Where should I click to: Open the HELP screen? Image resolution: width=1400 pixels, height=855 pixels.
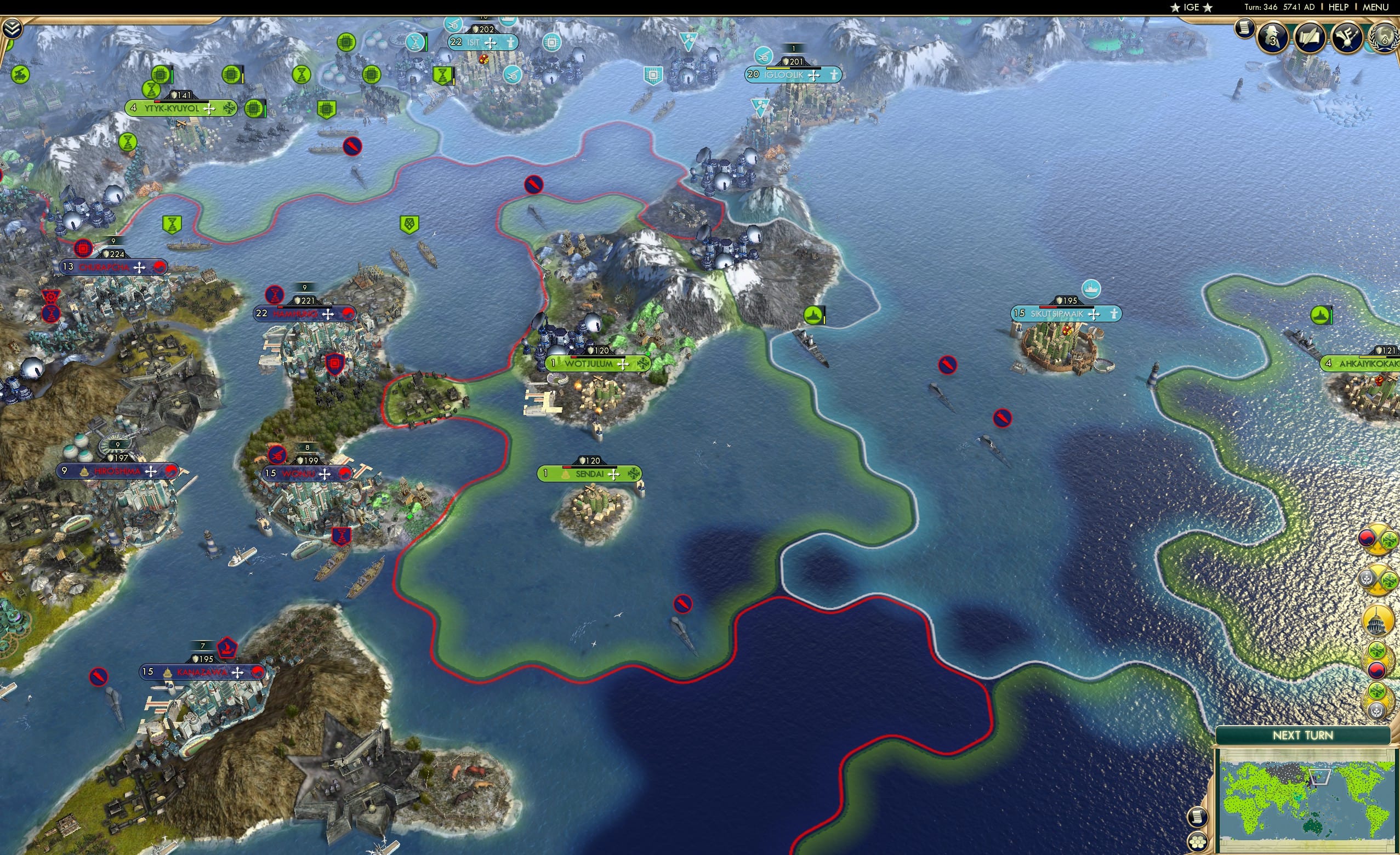[x=1339, y=7]
